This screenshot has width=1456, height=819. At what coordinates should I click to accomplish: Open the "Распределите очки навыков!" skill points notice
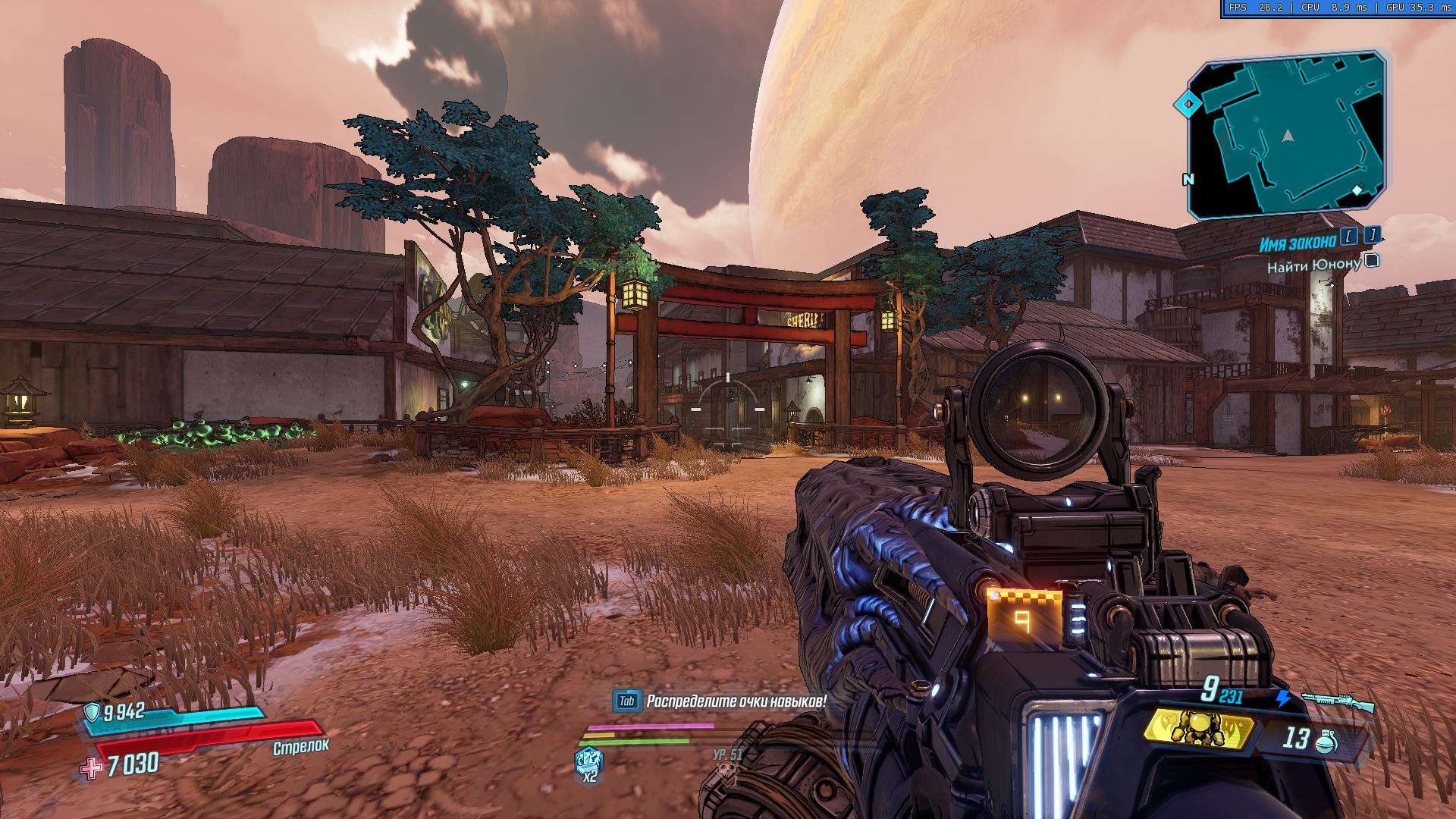(x=720, y=701)
